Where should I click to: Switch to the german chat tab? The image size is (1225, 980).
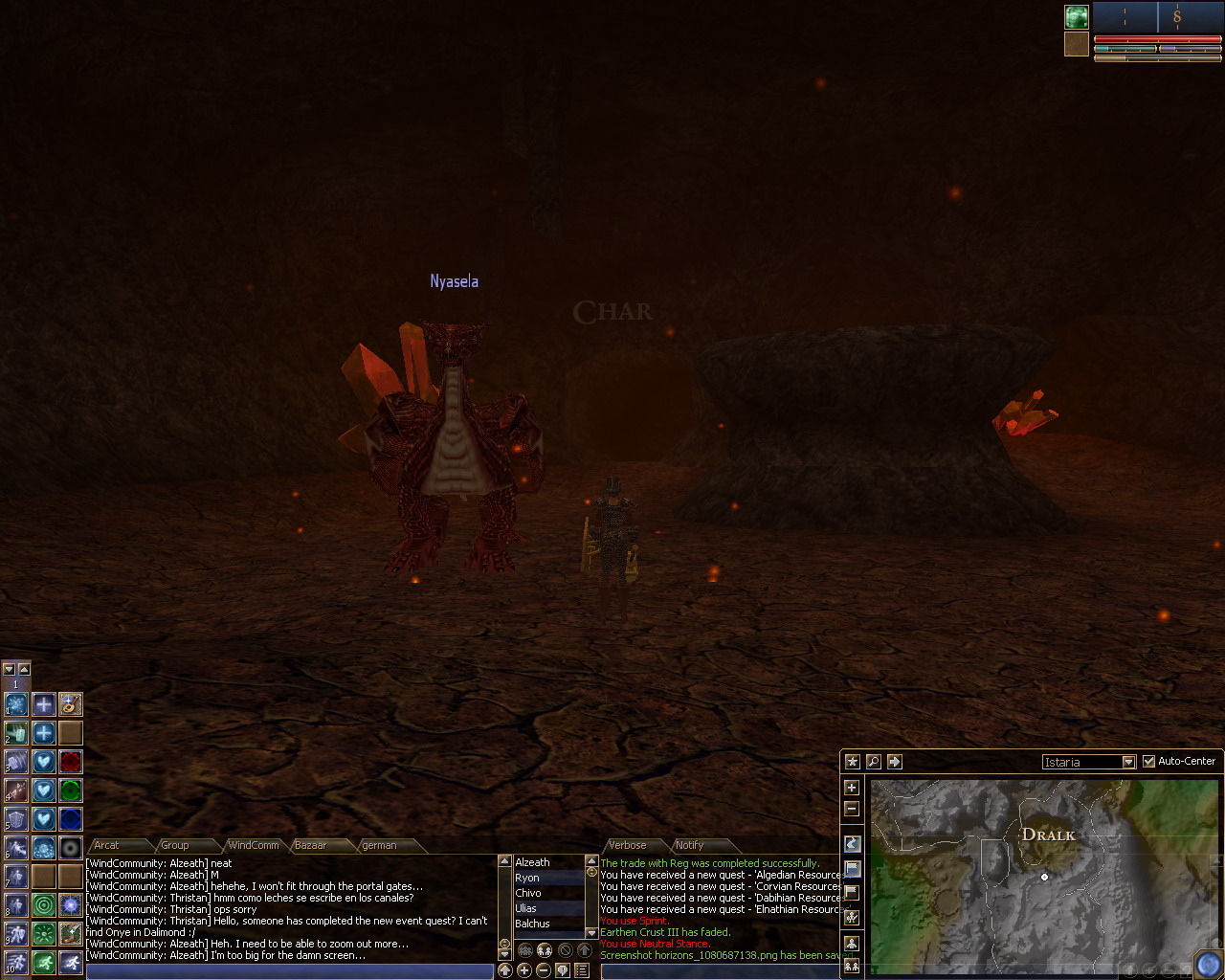379,845
